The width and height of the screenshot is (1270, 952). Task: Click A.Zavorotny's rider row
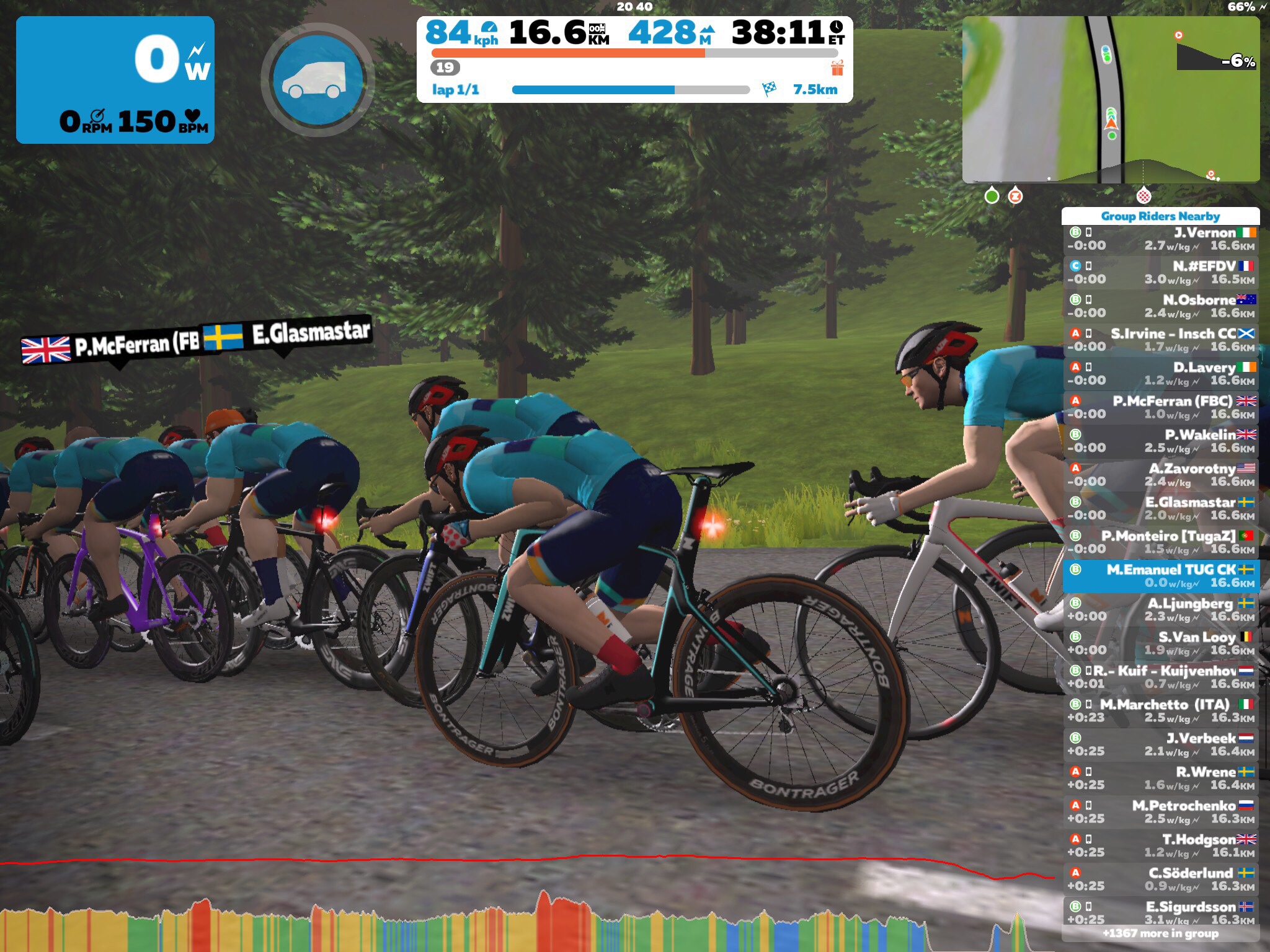(1160, 475)
